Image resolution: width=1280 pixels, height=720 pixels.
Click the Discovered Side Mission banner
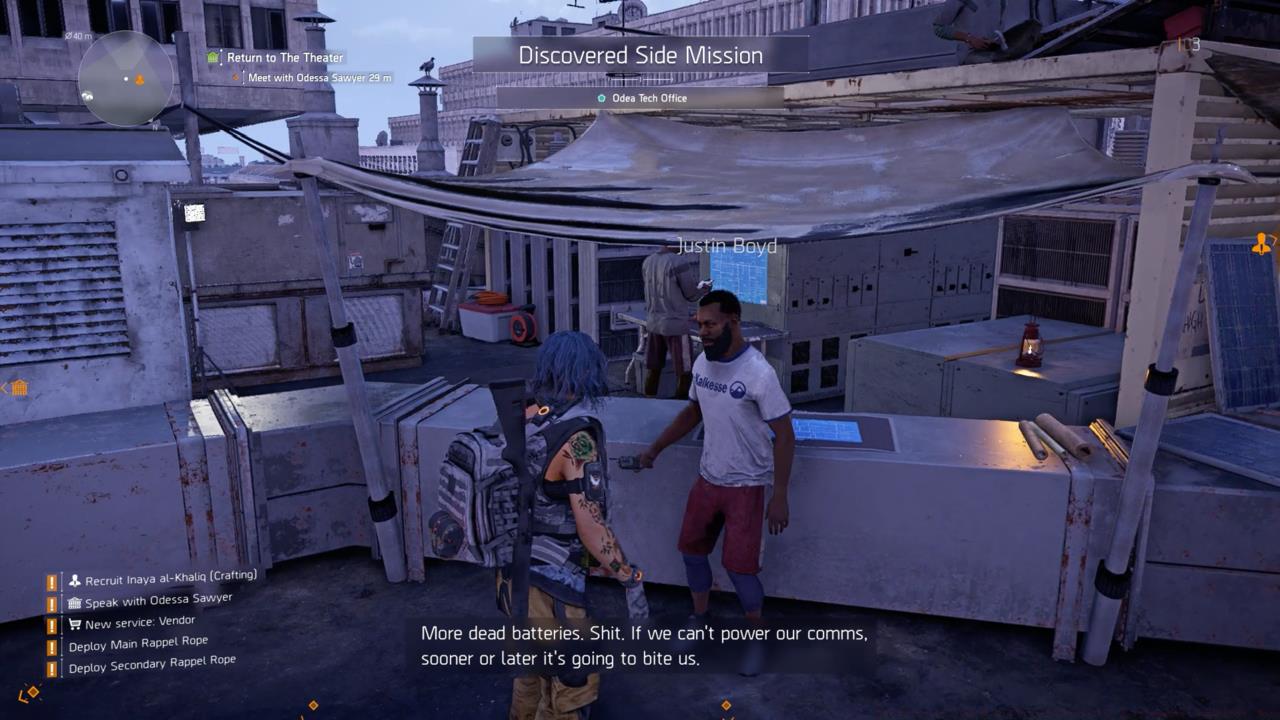pos(639,56)
